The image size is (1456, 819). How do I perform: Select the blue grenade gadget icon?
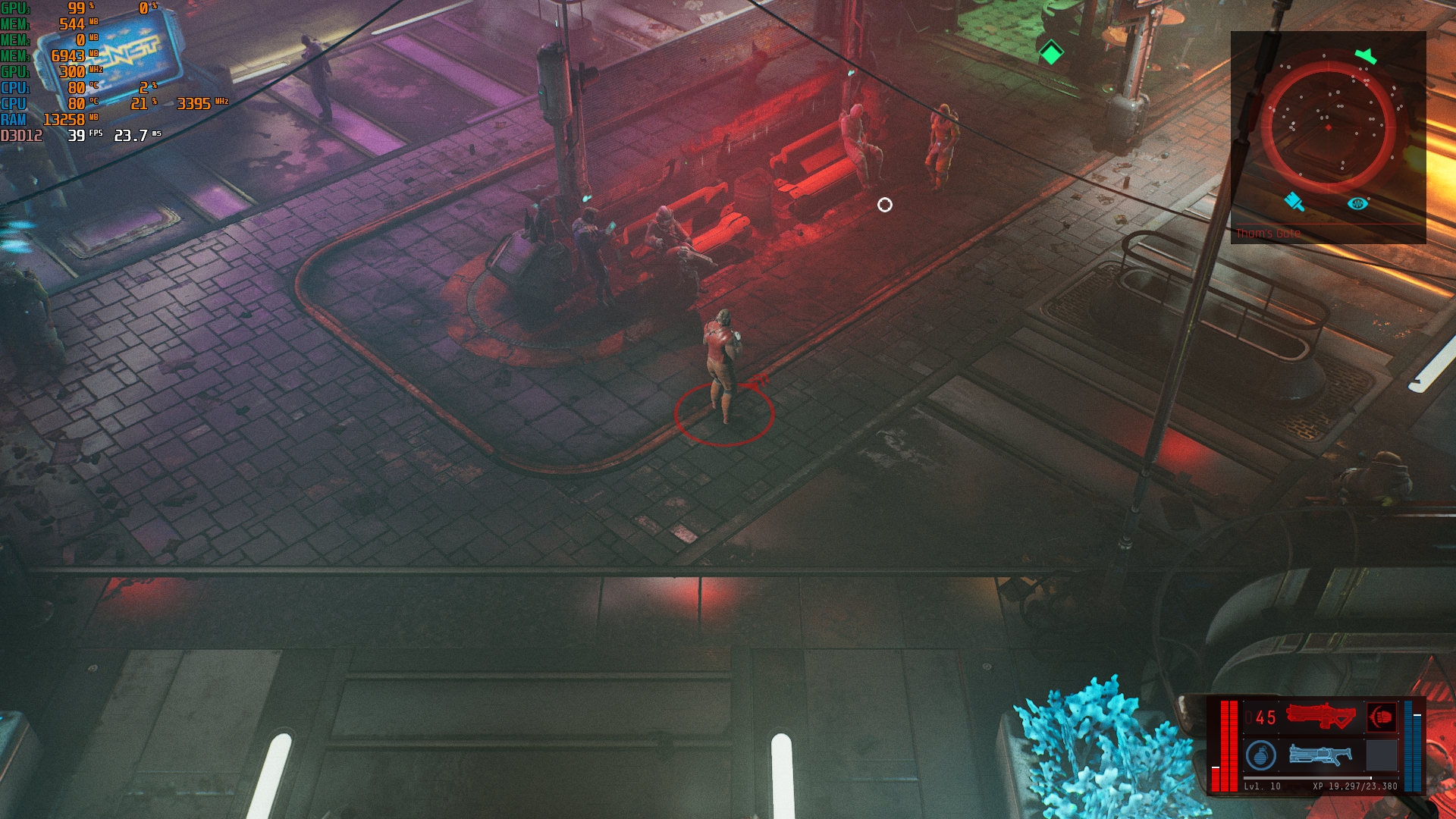tap(1260, 755)
